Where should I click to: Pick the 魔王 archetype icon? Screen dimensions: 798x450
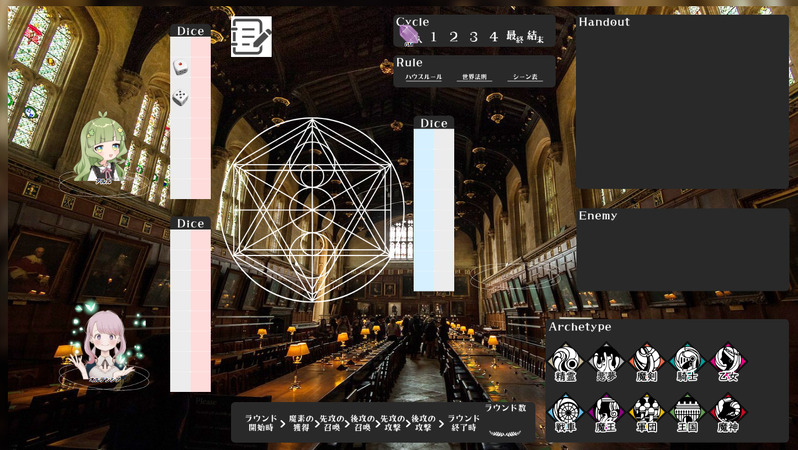click(x=606, y=412)
